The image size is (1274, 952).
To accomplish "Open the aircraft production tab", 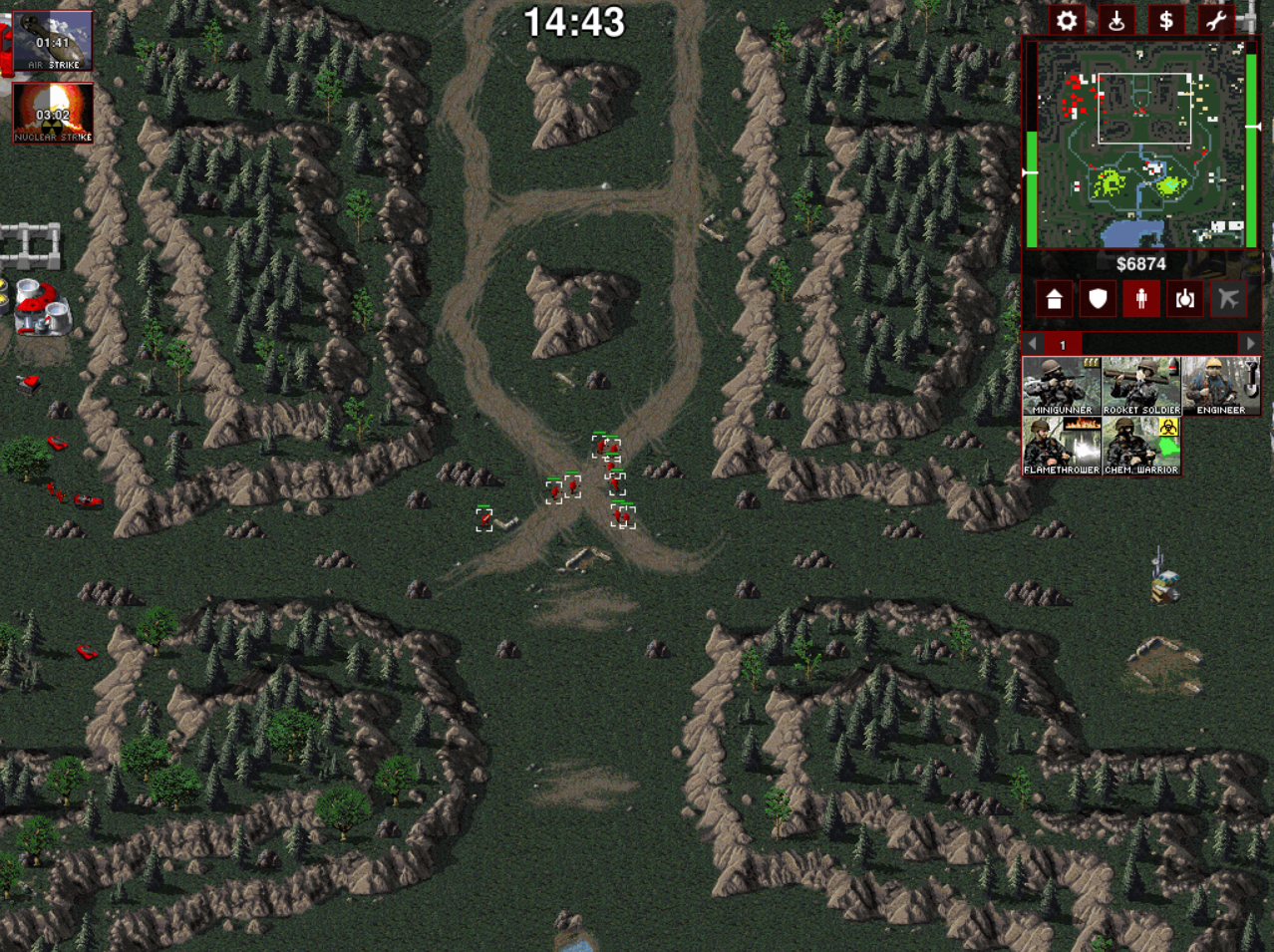I will pyautogui.click(x=1229, y=299).
